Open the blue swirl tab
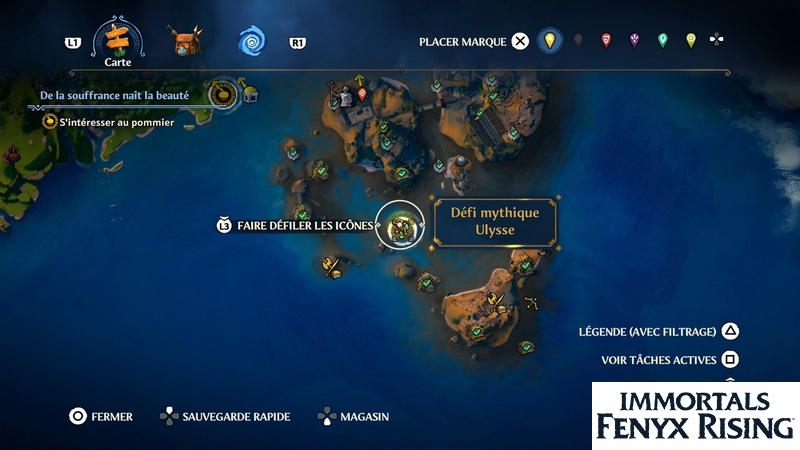Screen dimensions: 800x450 click(x=251, y=42)
